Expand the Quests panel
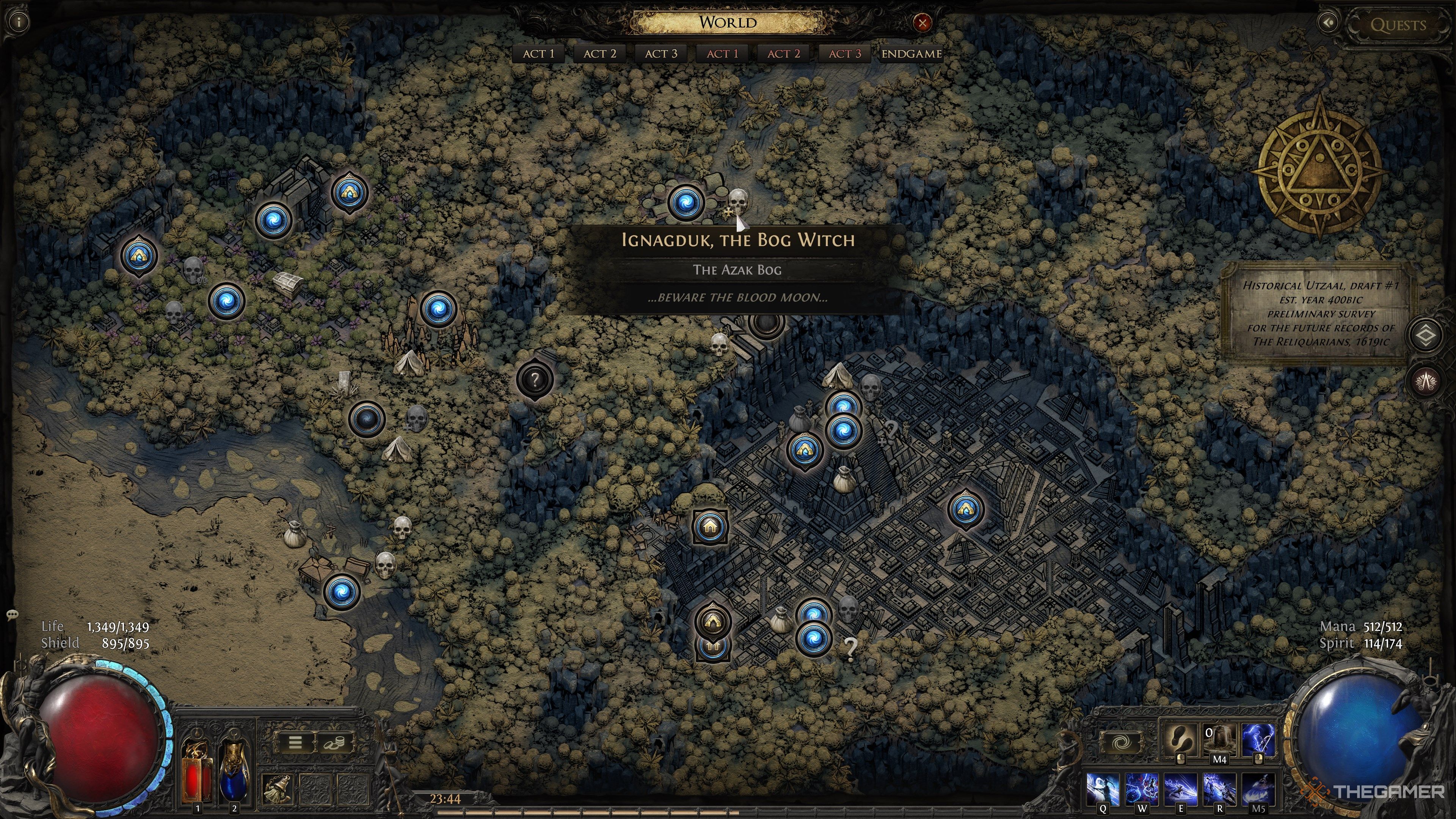Screen dimensions: 1456x819 tap(1397, 25)
